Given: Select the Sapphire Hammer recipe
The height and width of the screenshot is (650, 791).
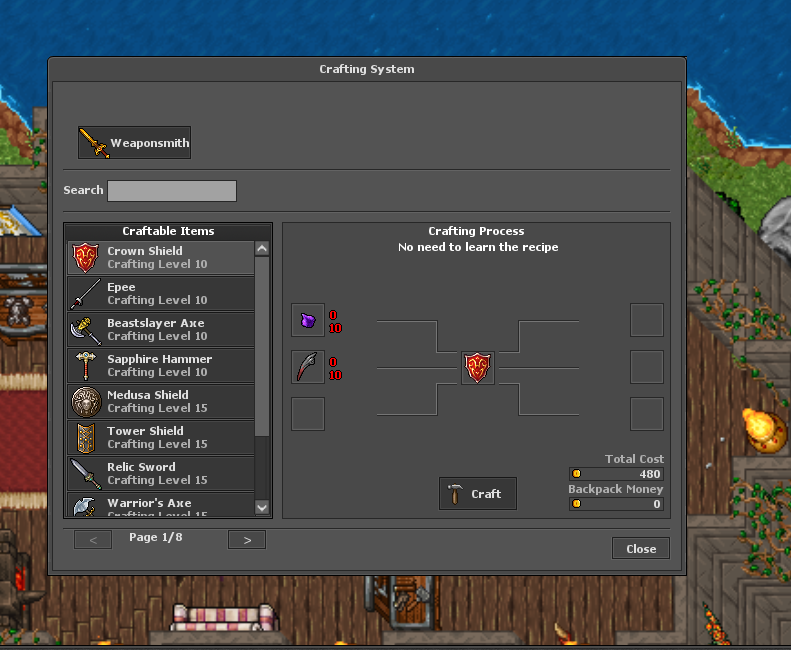Looking at the screenshot, I should (x=160, y=366).
